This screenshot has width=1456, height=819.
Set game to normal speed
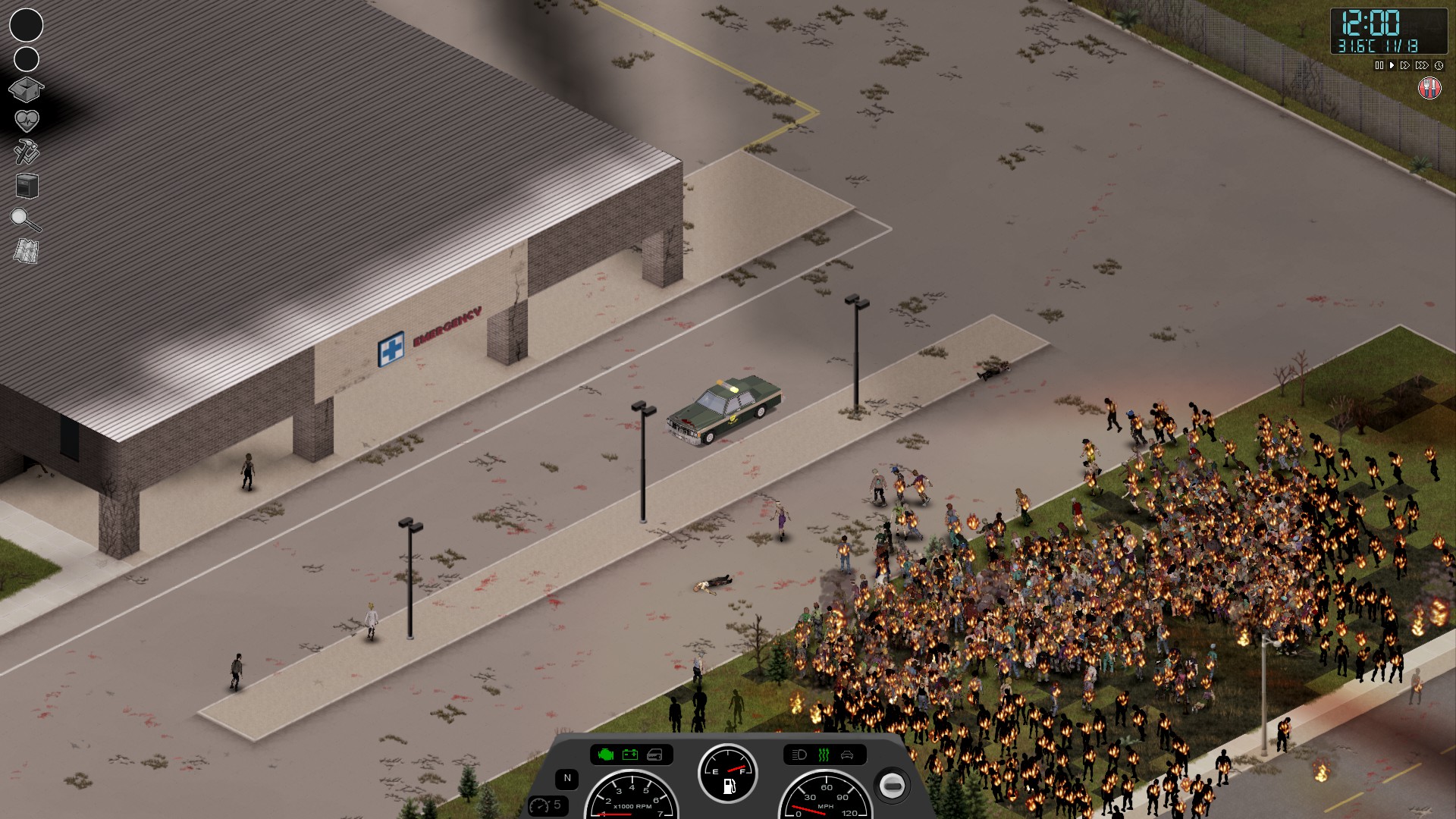1392,65
